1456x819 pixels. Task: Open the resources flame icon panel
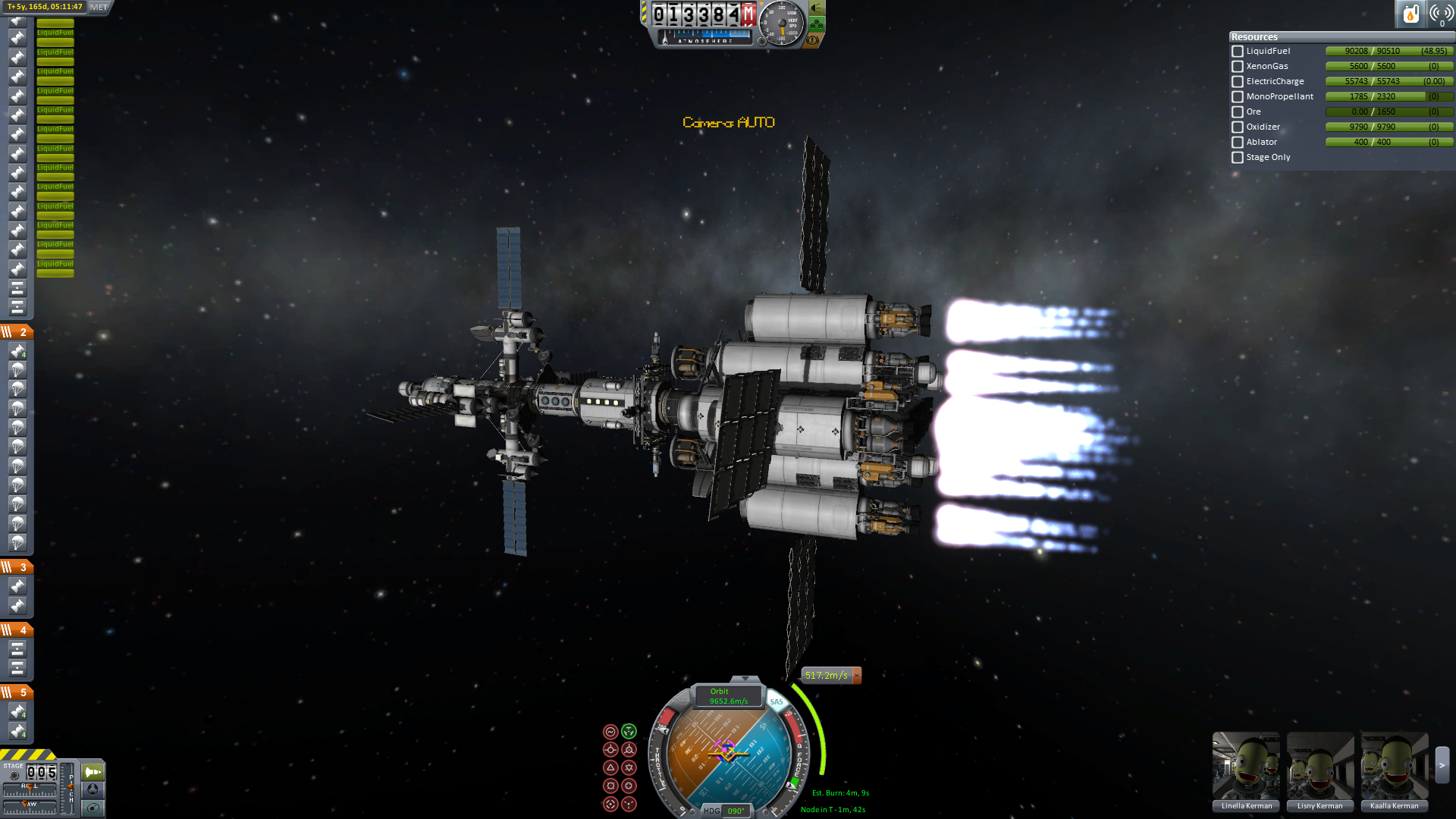[x=1410, y=14]
